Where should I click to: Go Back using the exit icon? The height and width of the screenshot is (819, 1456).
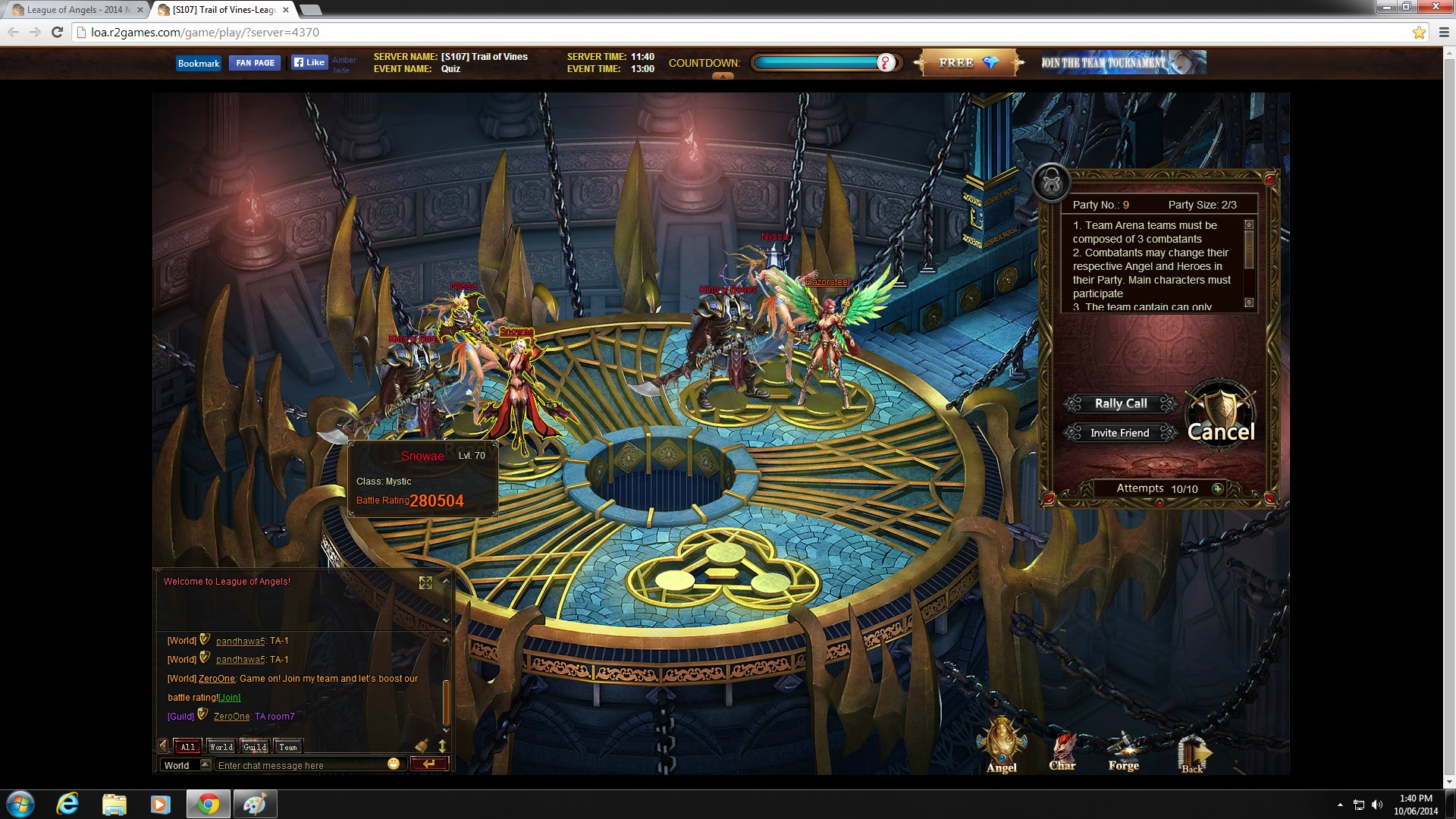pyautogui.click(x=1192, y=752)
